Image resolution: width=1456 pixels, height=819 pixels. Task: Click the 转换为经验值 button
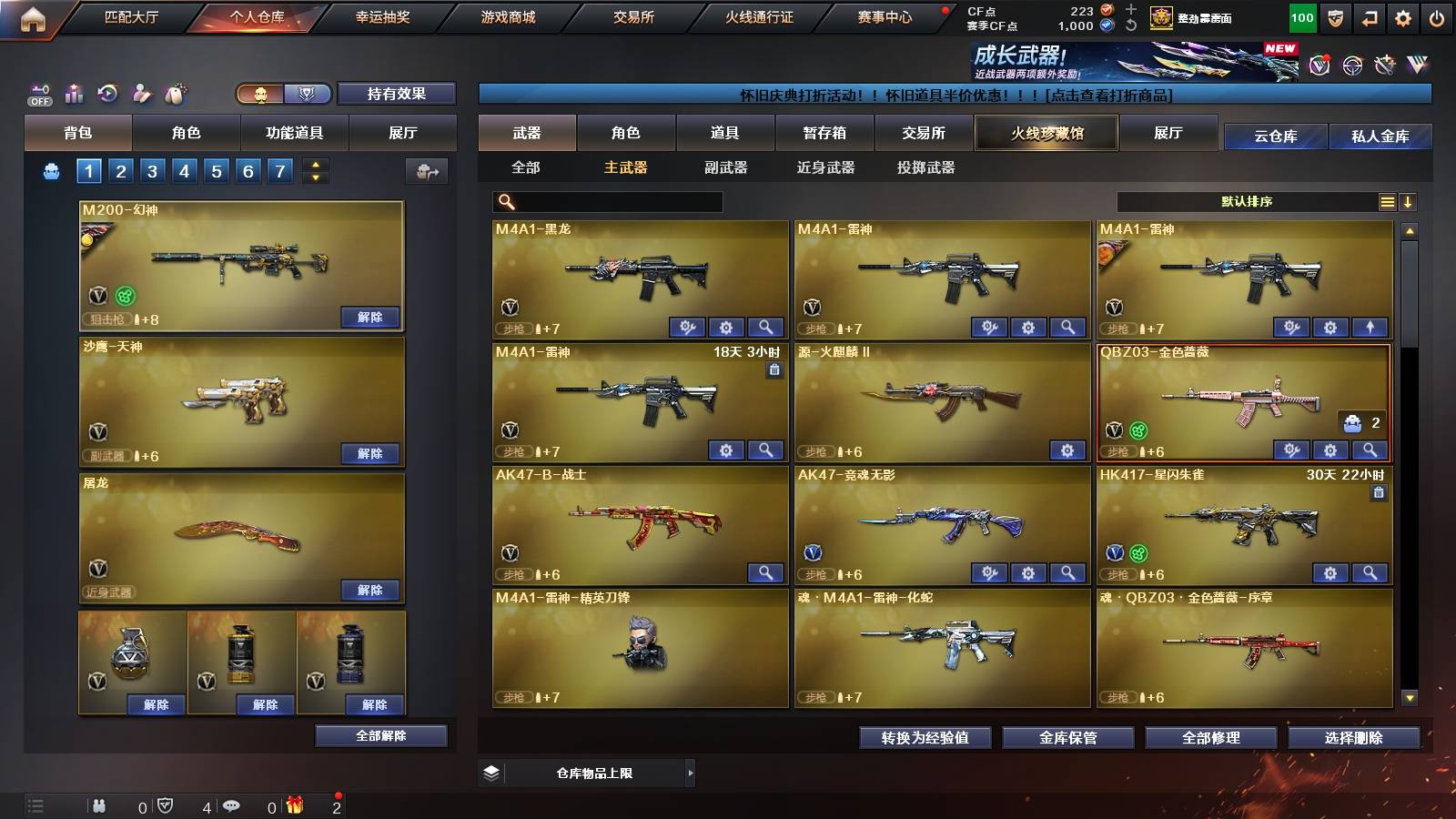pos(926,738)
